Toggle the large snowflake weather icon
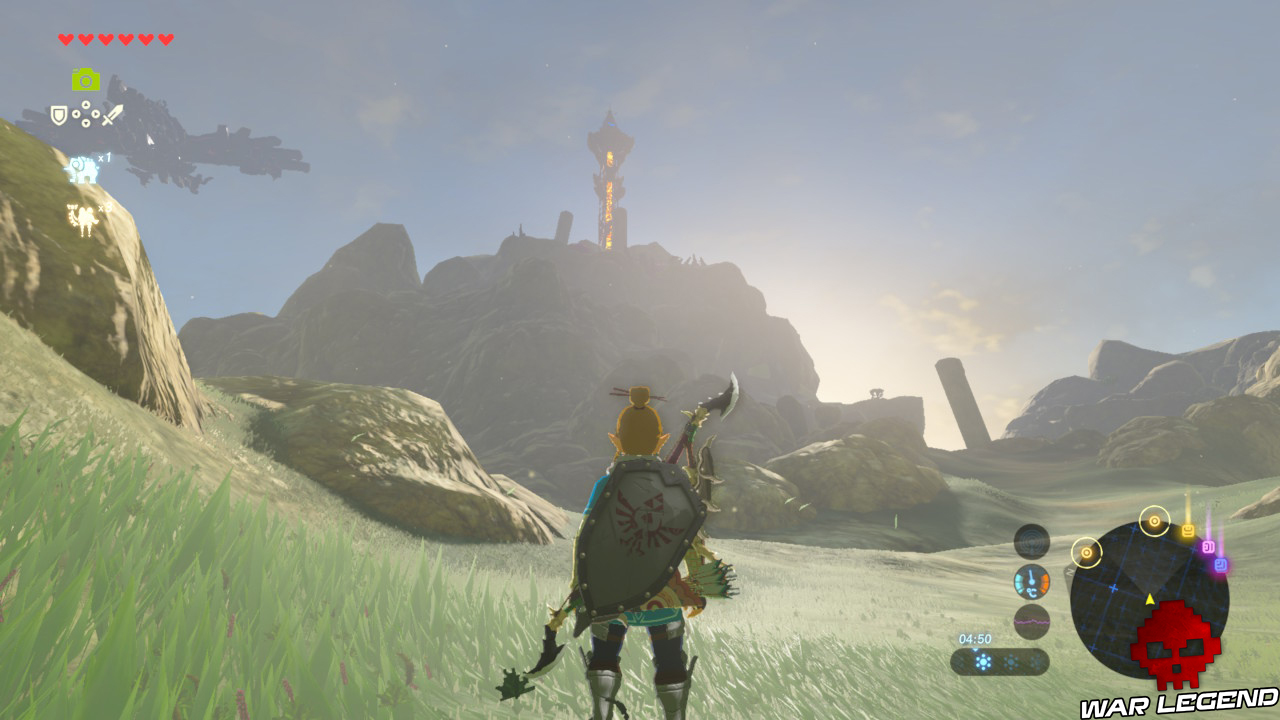Viewport: 1280px width, 720px height. [x=982, y=660]
